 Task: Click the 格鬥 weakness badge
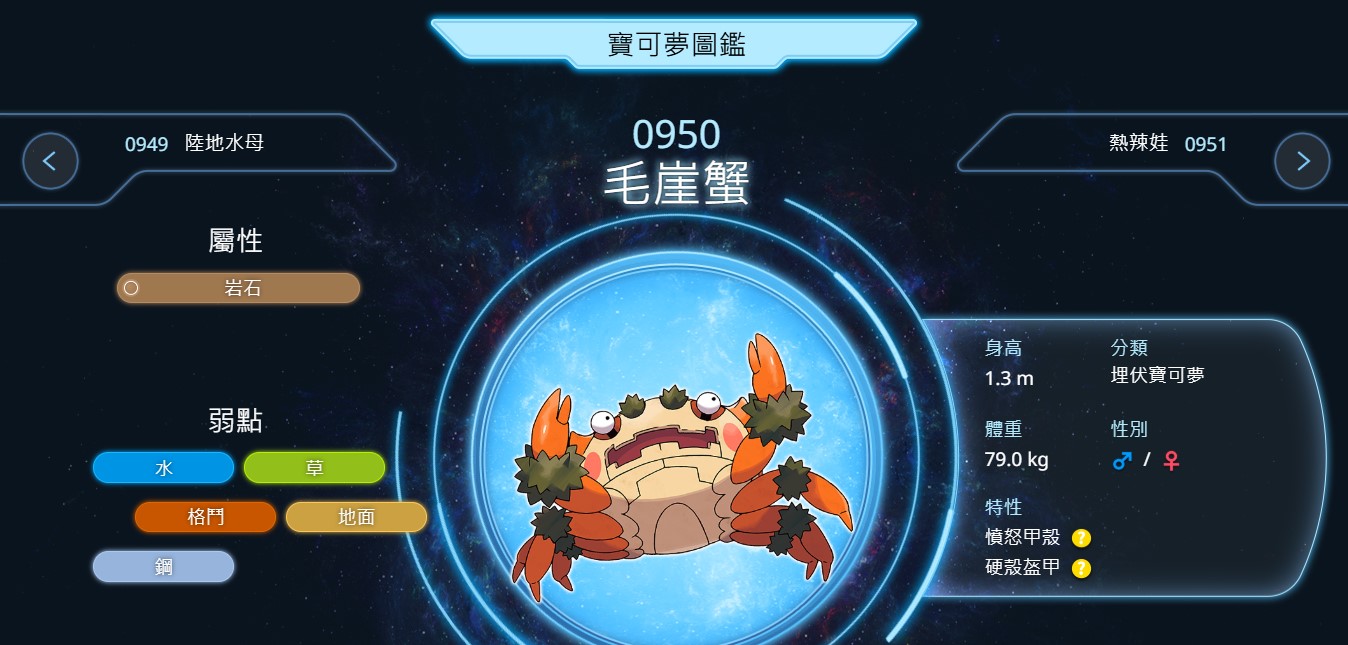coord(205,517)
